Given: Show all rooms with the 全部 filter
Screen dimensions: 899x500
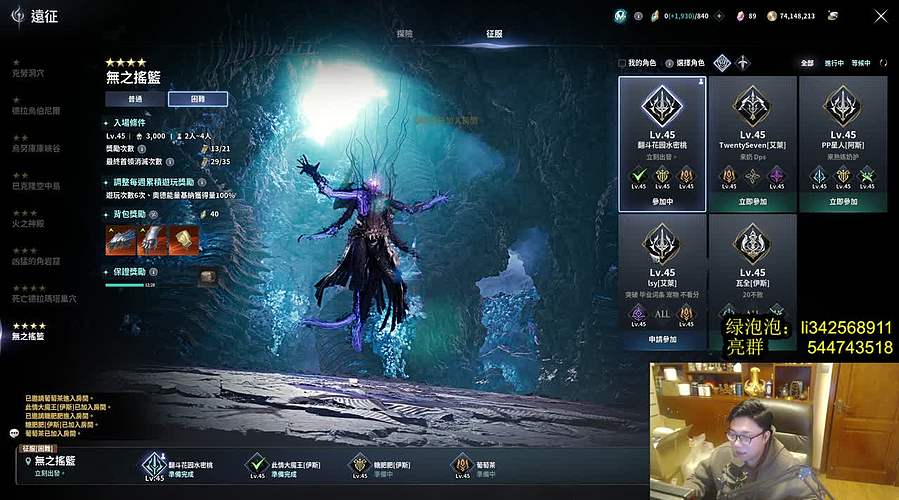Looking at the screenshot, I should [807, 63].
